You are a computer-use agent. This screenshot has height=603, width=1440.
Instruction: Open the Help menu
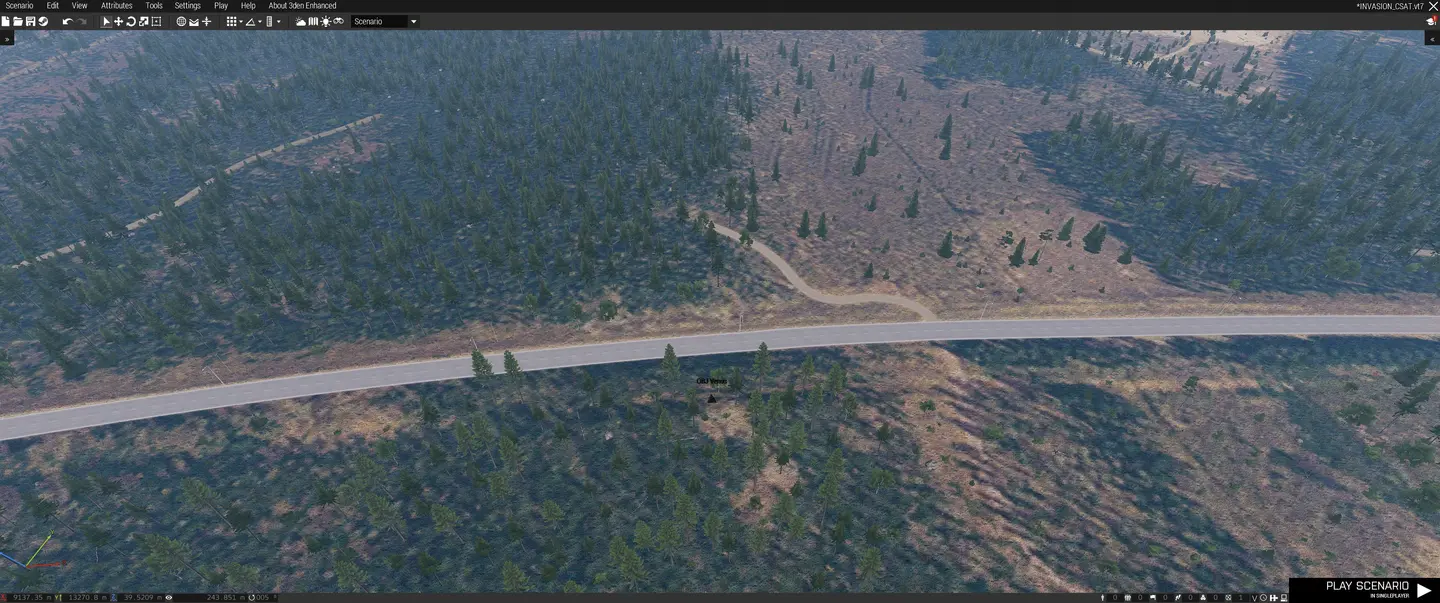248,6
